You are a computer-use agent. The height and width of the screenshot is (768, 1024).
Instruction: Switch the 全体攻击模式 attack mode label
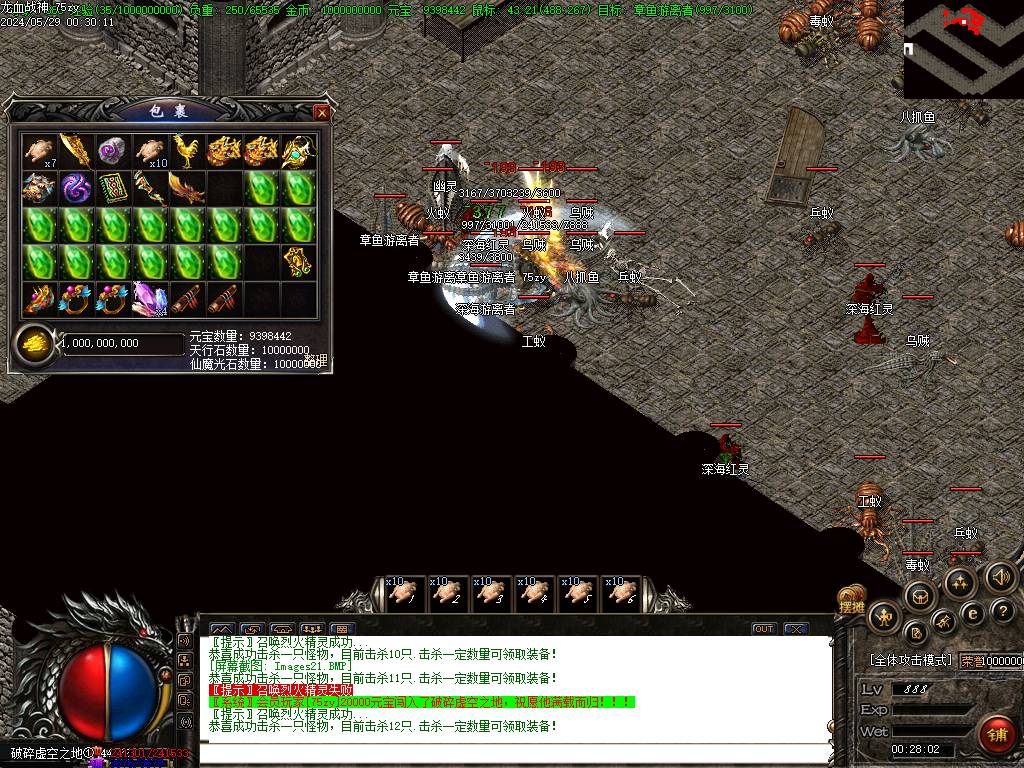click(x=910, y=660)
